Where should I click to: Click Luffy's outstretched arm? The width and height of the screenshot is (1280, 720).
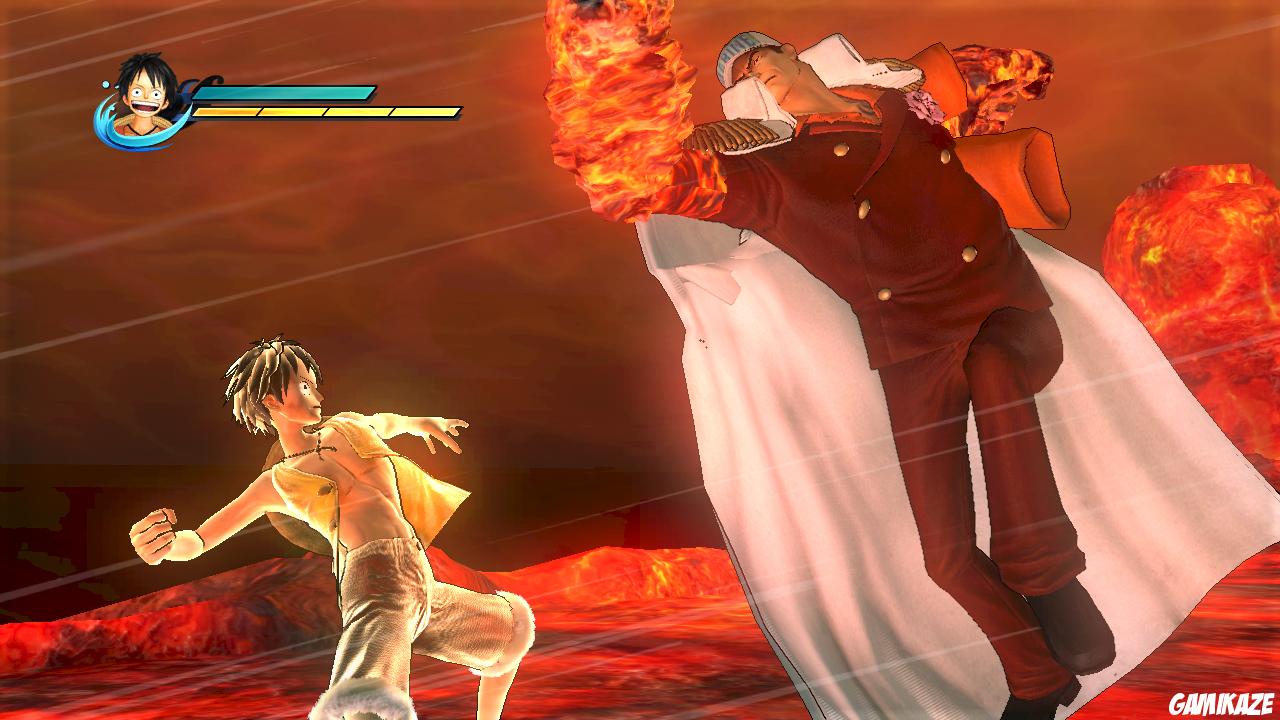[410, 425]
